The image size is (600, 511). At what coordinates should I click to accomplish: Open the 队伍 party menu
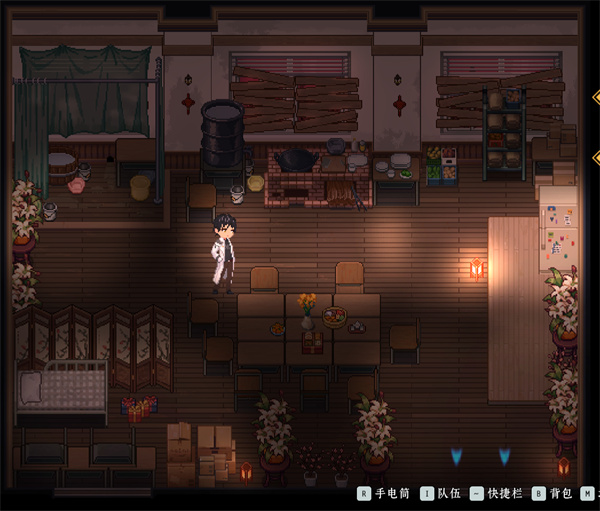440,493
